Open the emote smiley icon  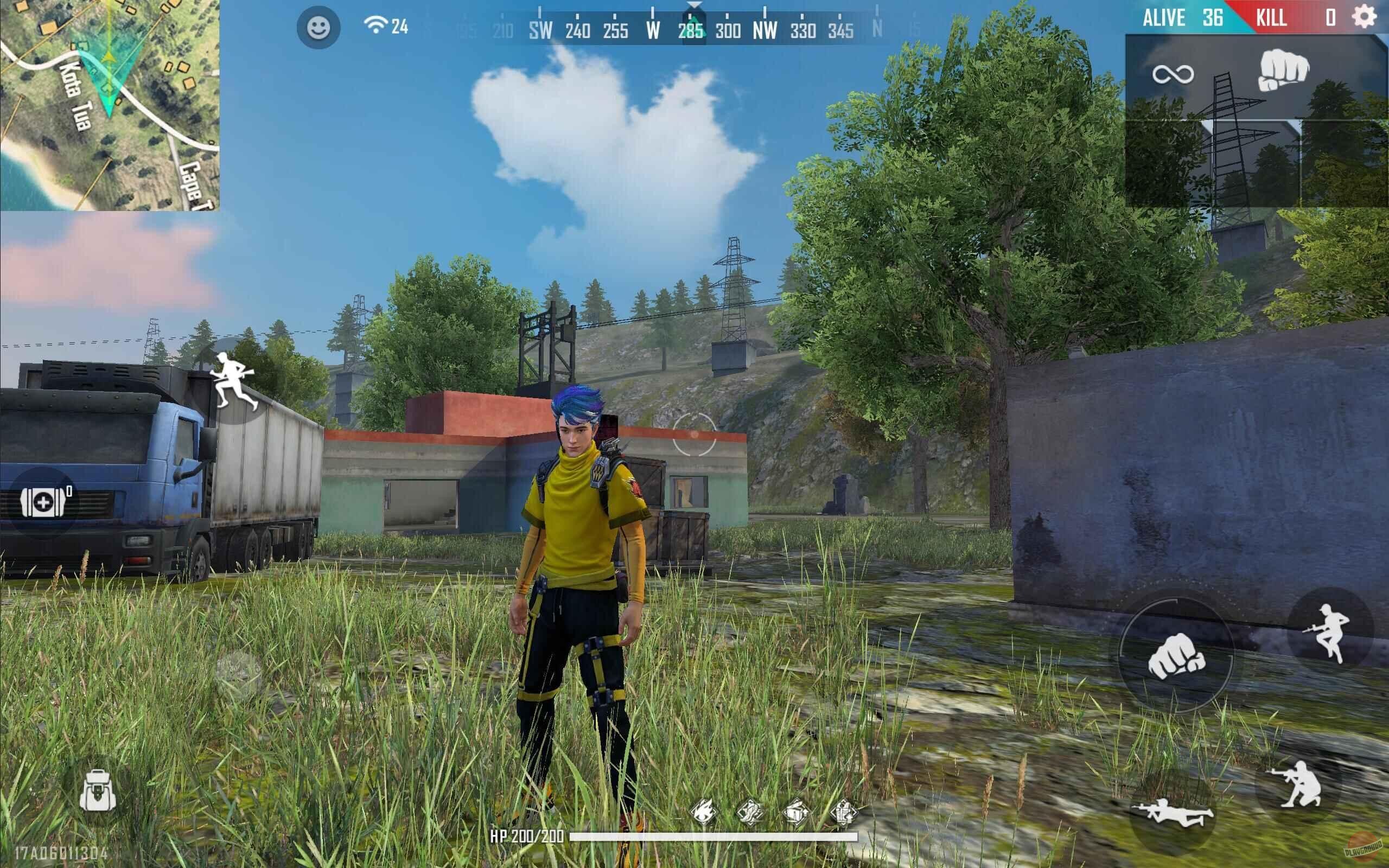point(317,27)
